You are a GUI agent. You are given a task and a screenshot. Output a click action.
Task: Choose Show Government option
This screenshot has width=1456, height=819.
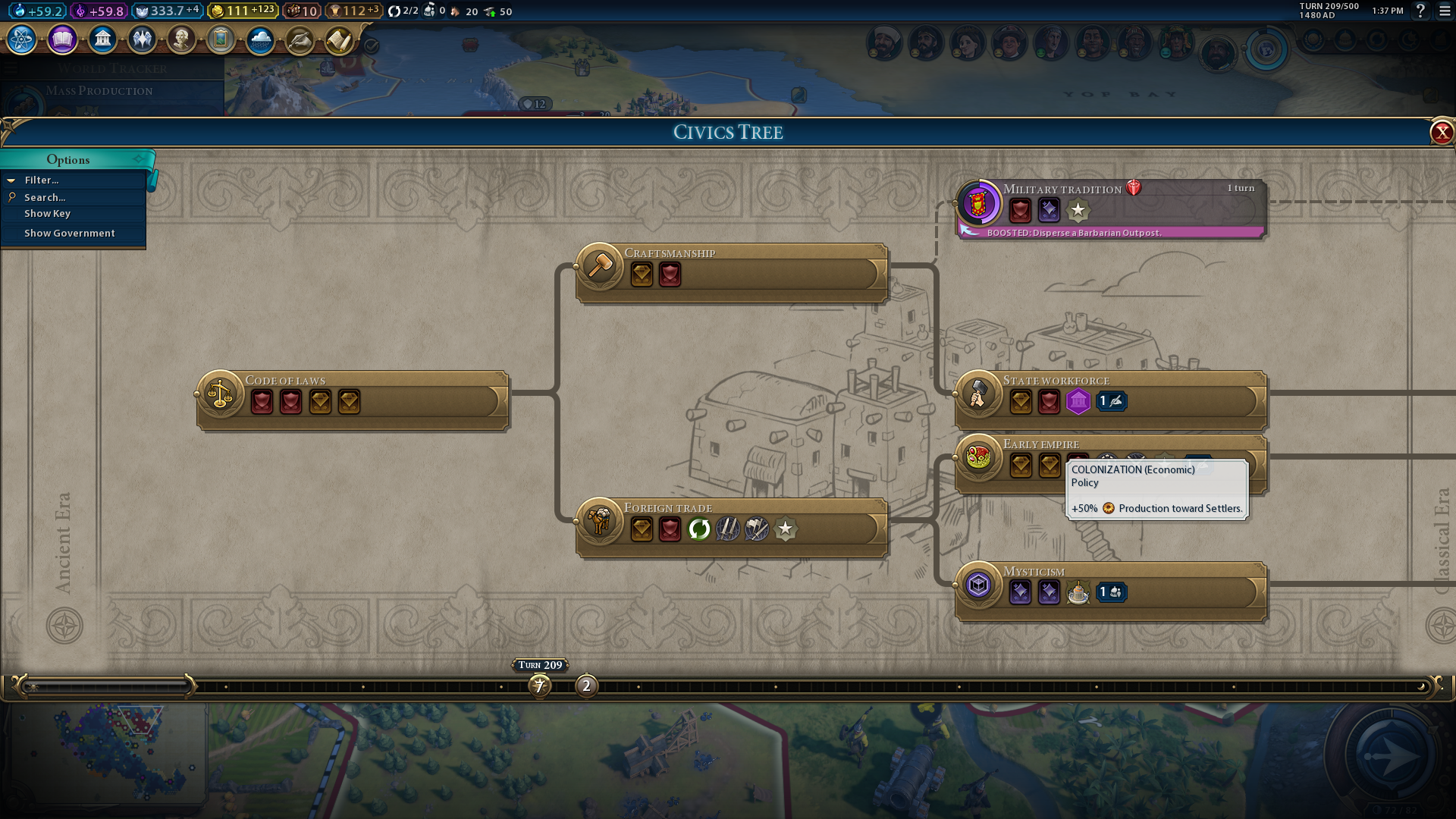click(70, 234)
